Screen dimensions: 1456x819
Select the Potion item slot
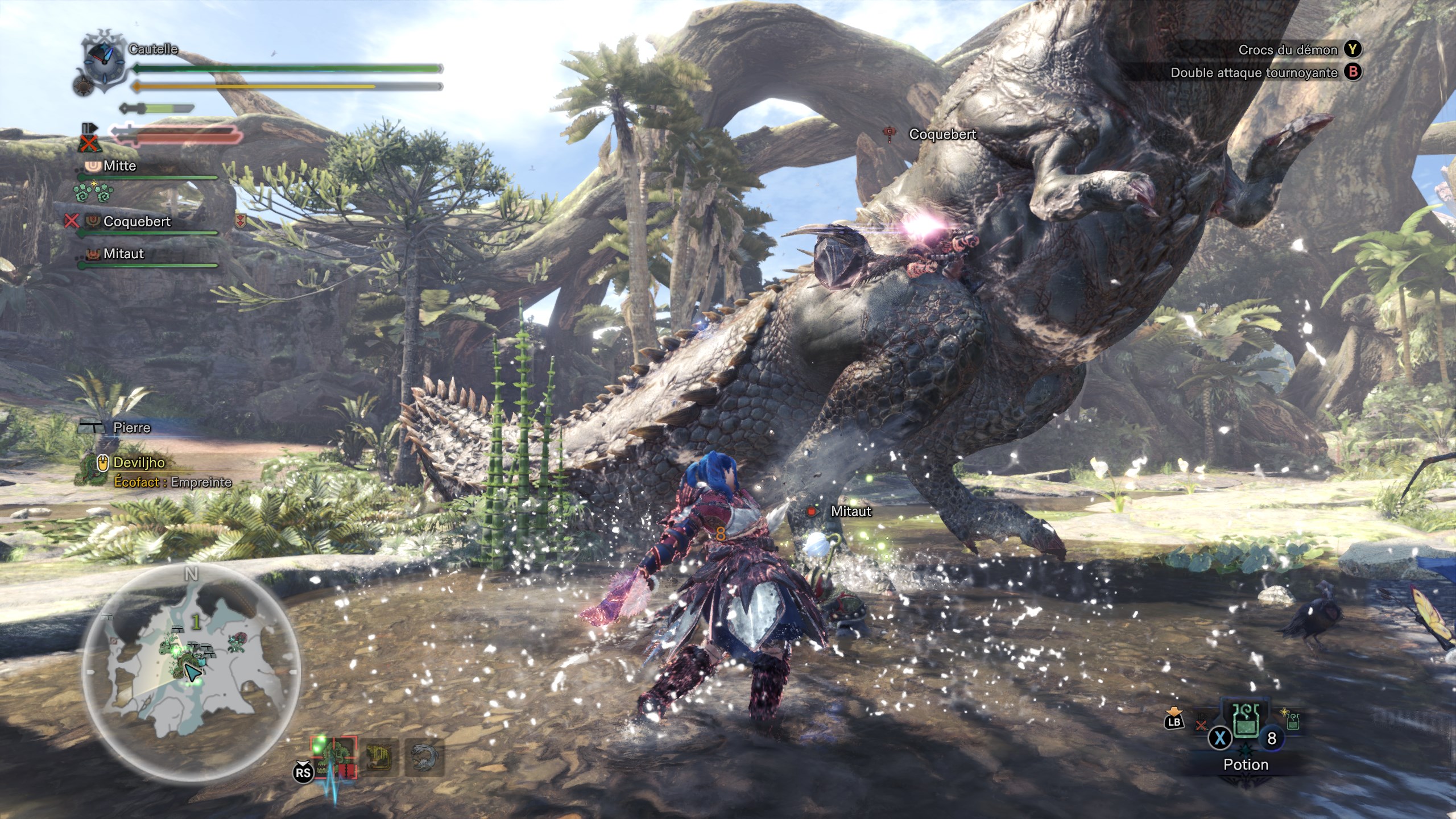pos(1246,727)
